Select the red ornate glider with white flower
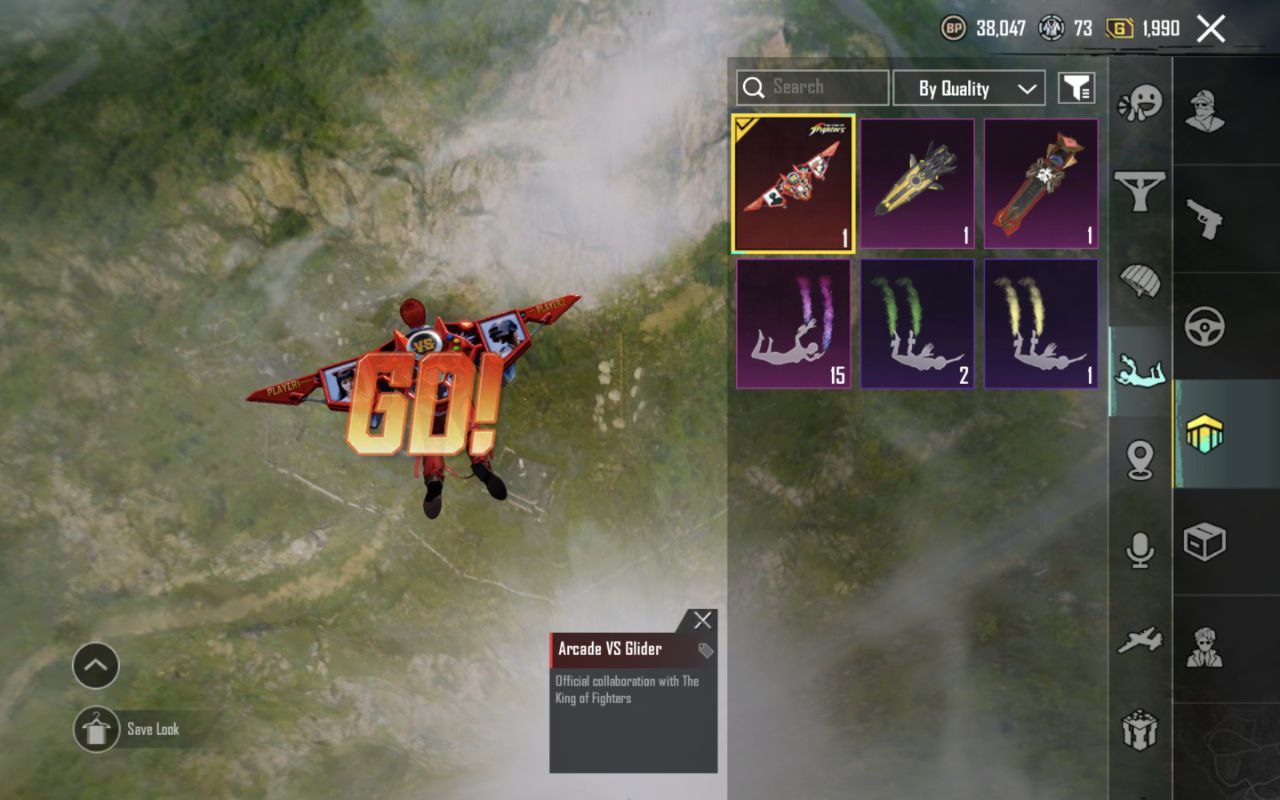This screenshot has width=1280, height=800. [x=1041, y=184]
